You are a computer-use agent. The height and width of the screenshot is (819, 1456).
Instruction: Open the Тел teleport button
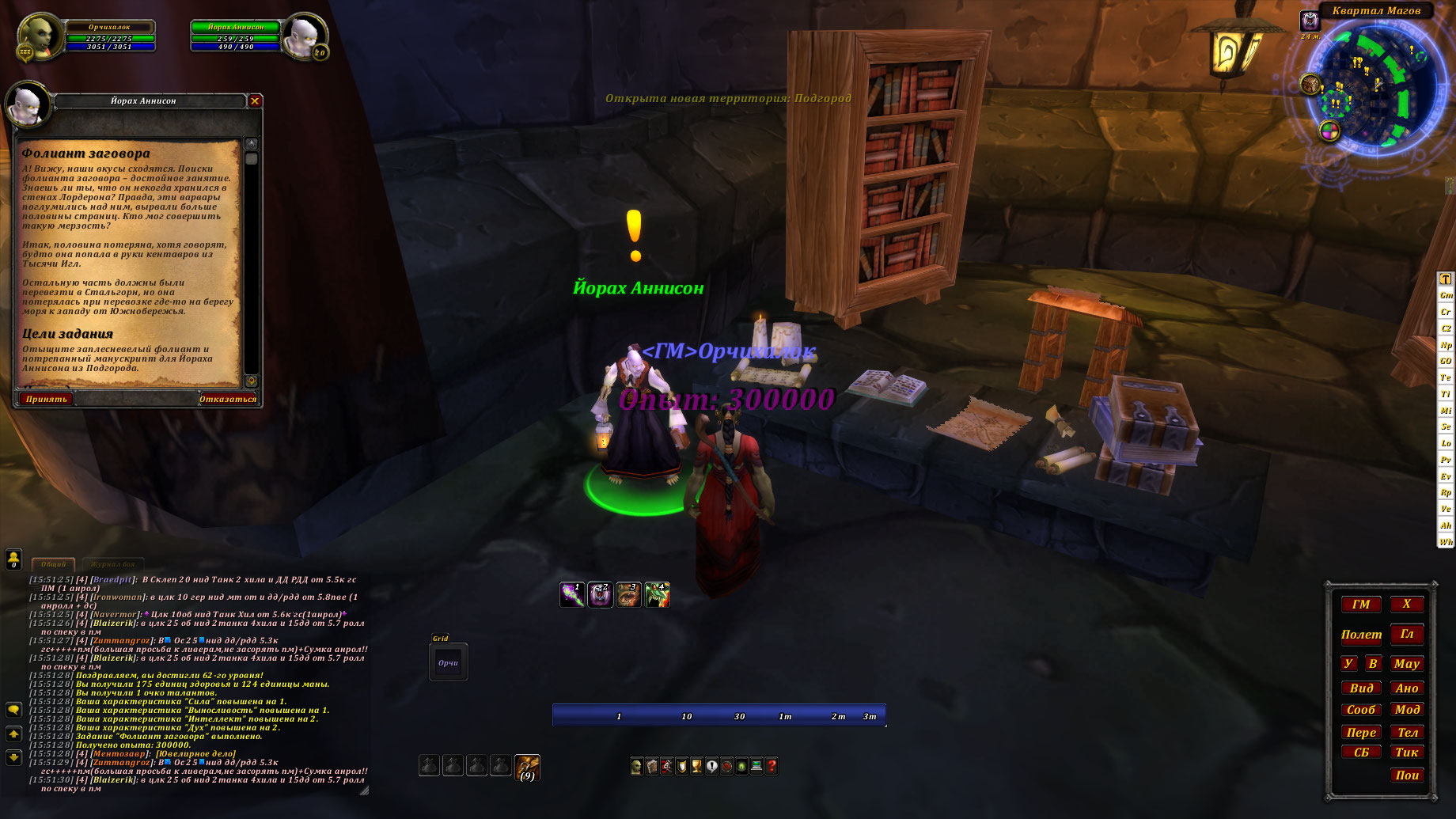(x=1407, y=733)
